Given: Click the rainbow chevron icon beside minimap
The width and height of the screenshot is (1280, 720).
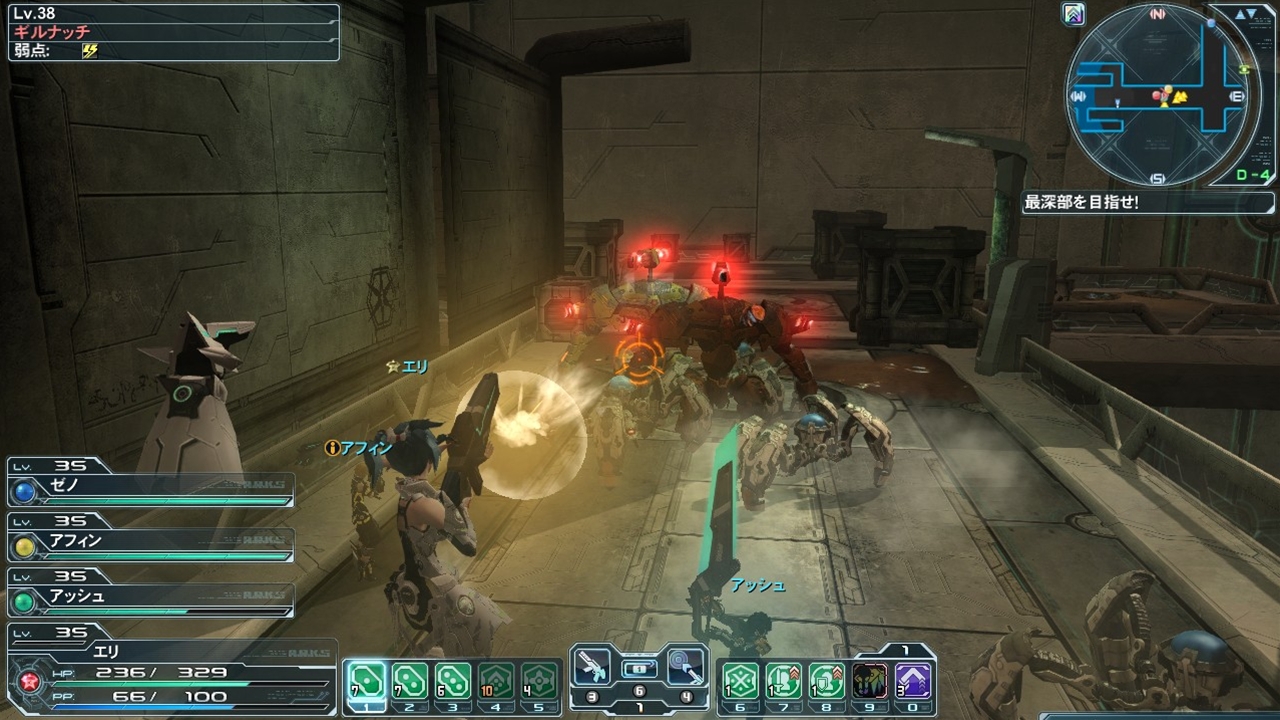Looking at the screenshot, I should pos(1075,15).
